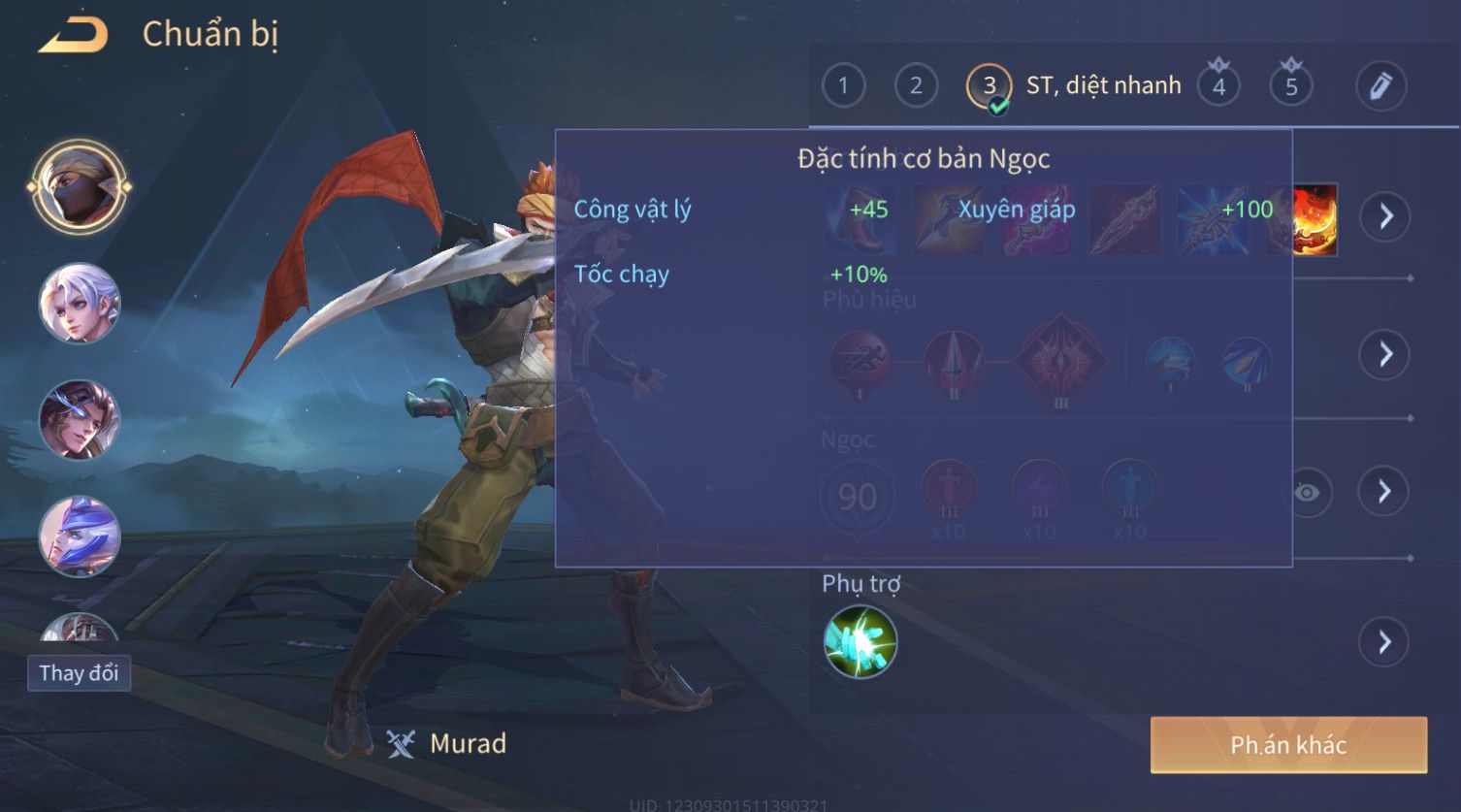Toggle the rune eye preview icon
Viewport: 1461px width, 812px height.
click(1307, 493)
